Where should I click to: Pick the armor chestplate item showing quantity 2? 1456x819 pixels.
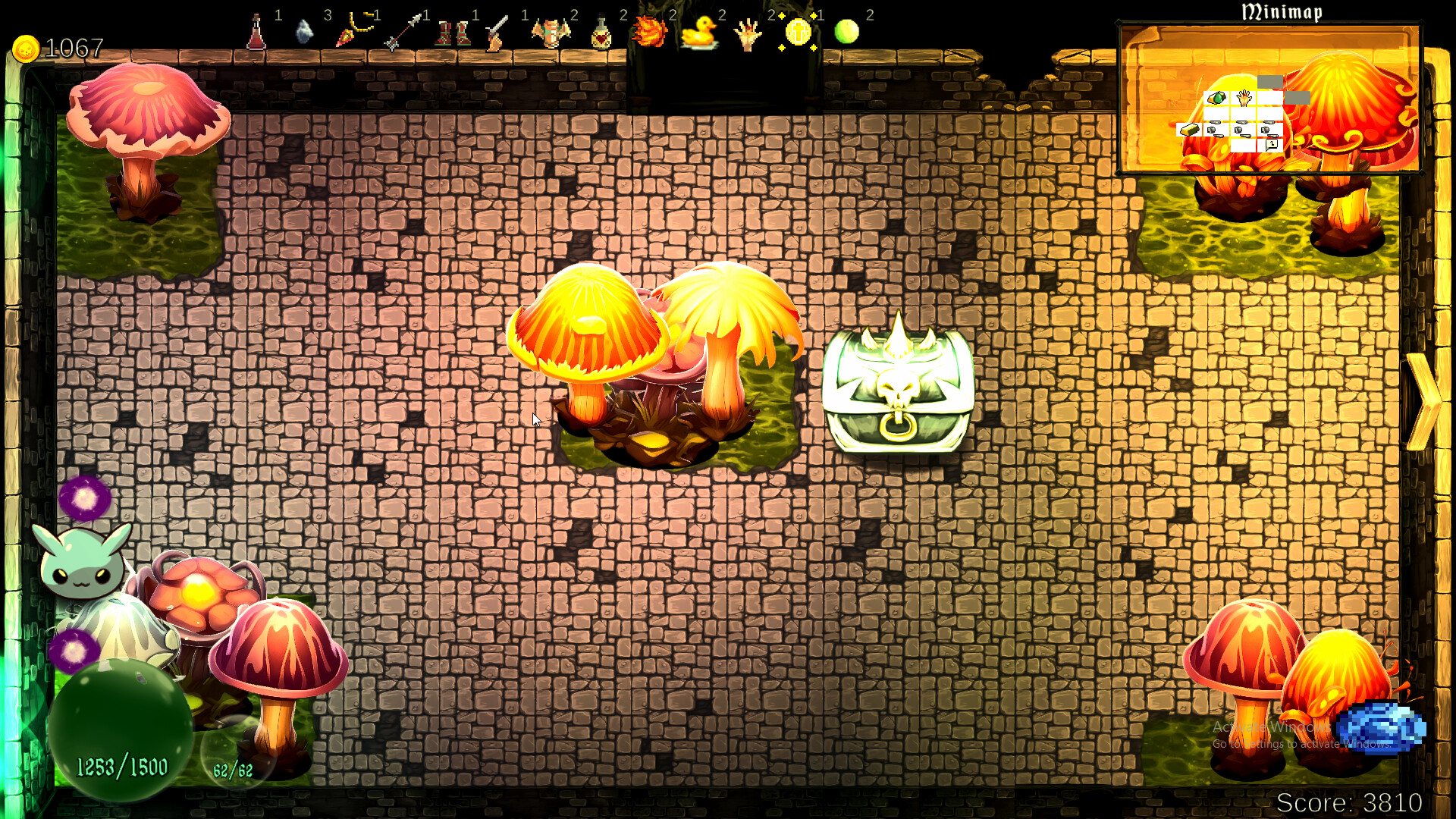coord(551,34)
